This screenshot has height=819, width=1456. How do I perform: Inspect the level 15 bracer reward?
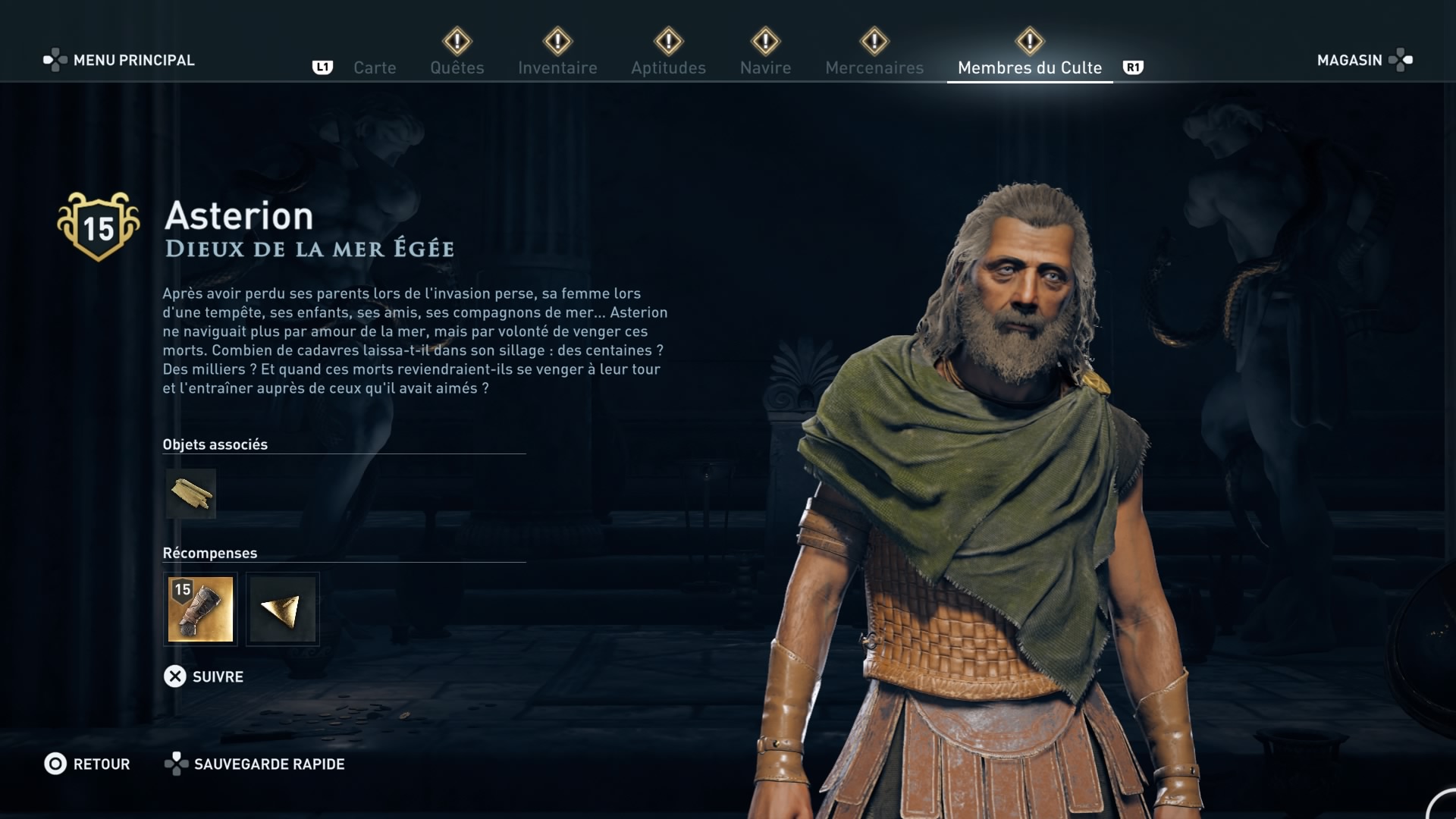(200, 609)
